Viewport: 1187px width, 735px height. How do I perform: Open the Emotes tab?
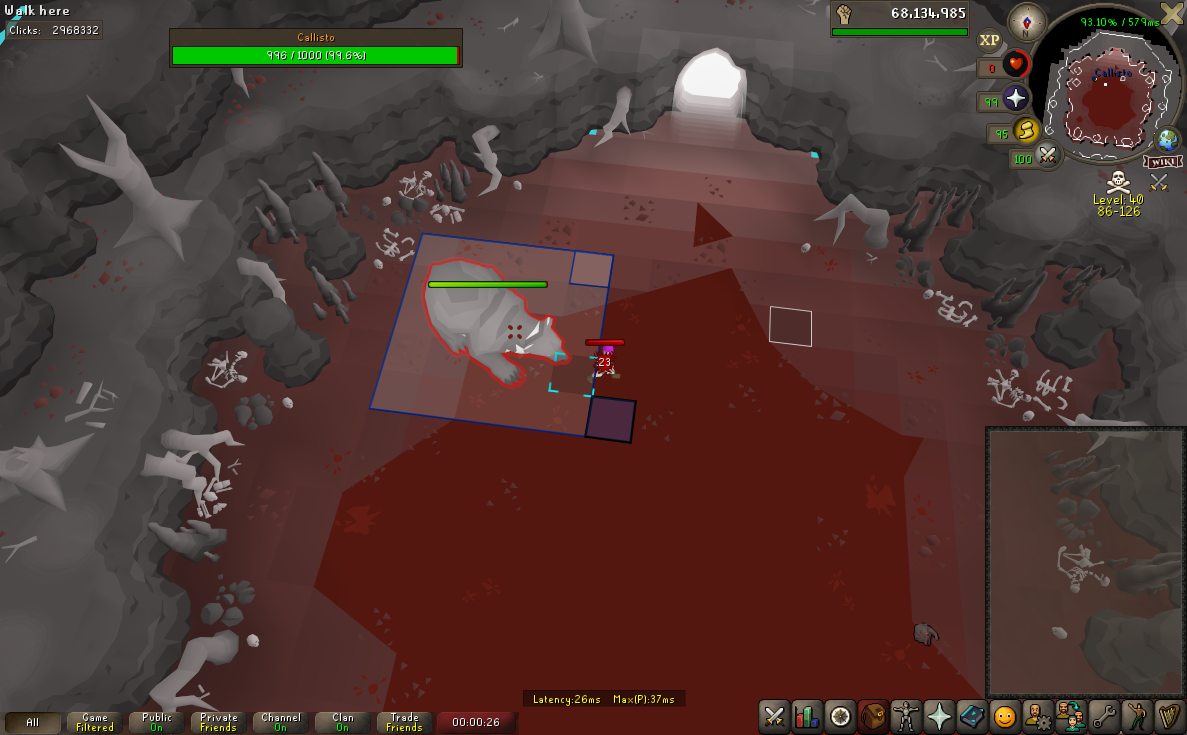[1137, 716]
